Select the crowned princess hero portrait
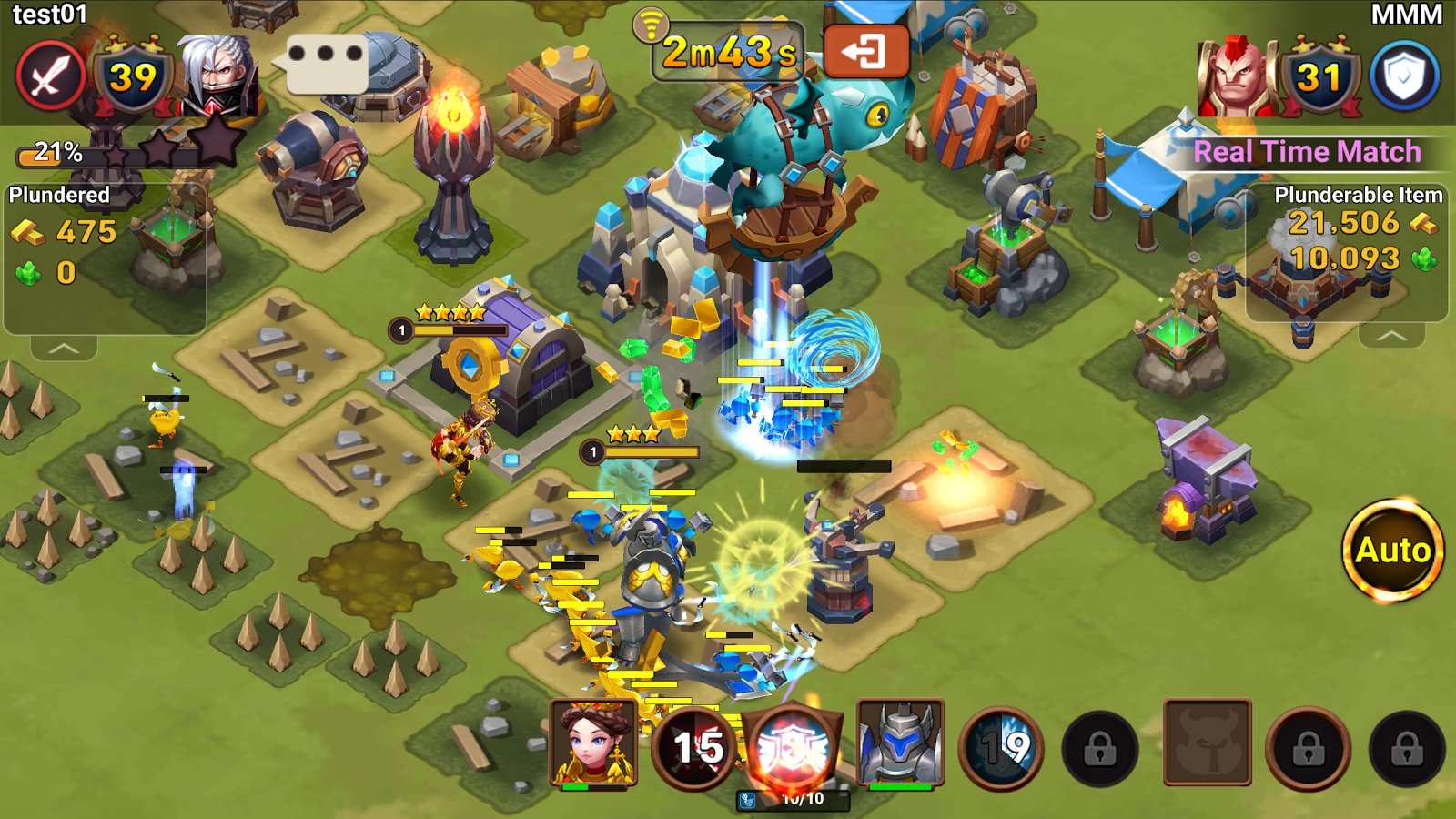Screen dimensions: 1456x819 pos(592,744)
